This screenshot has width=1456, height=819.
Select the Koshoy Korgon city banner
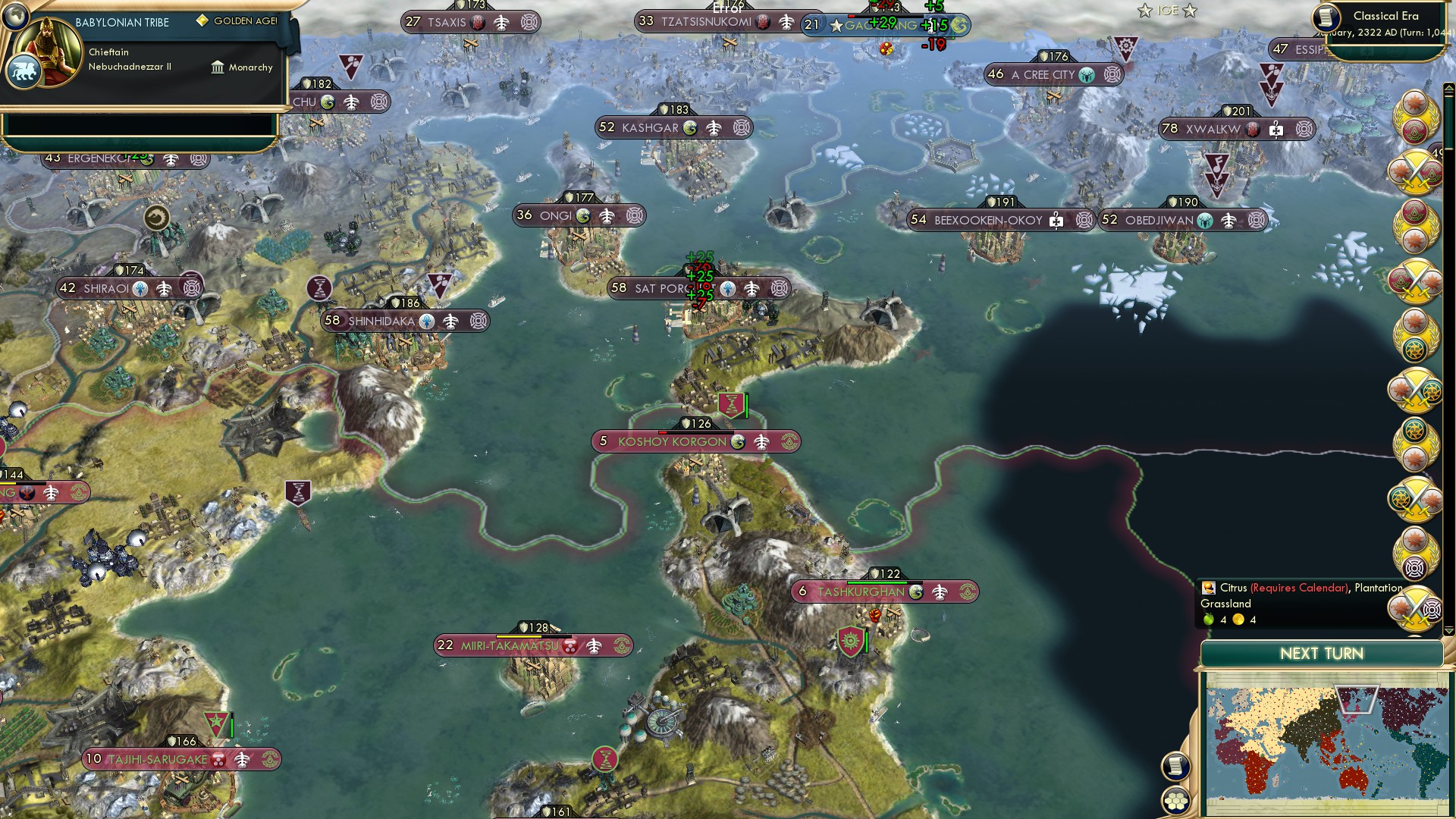coord(672,441)
